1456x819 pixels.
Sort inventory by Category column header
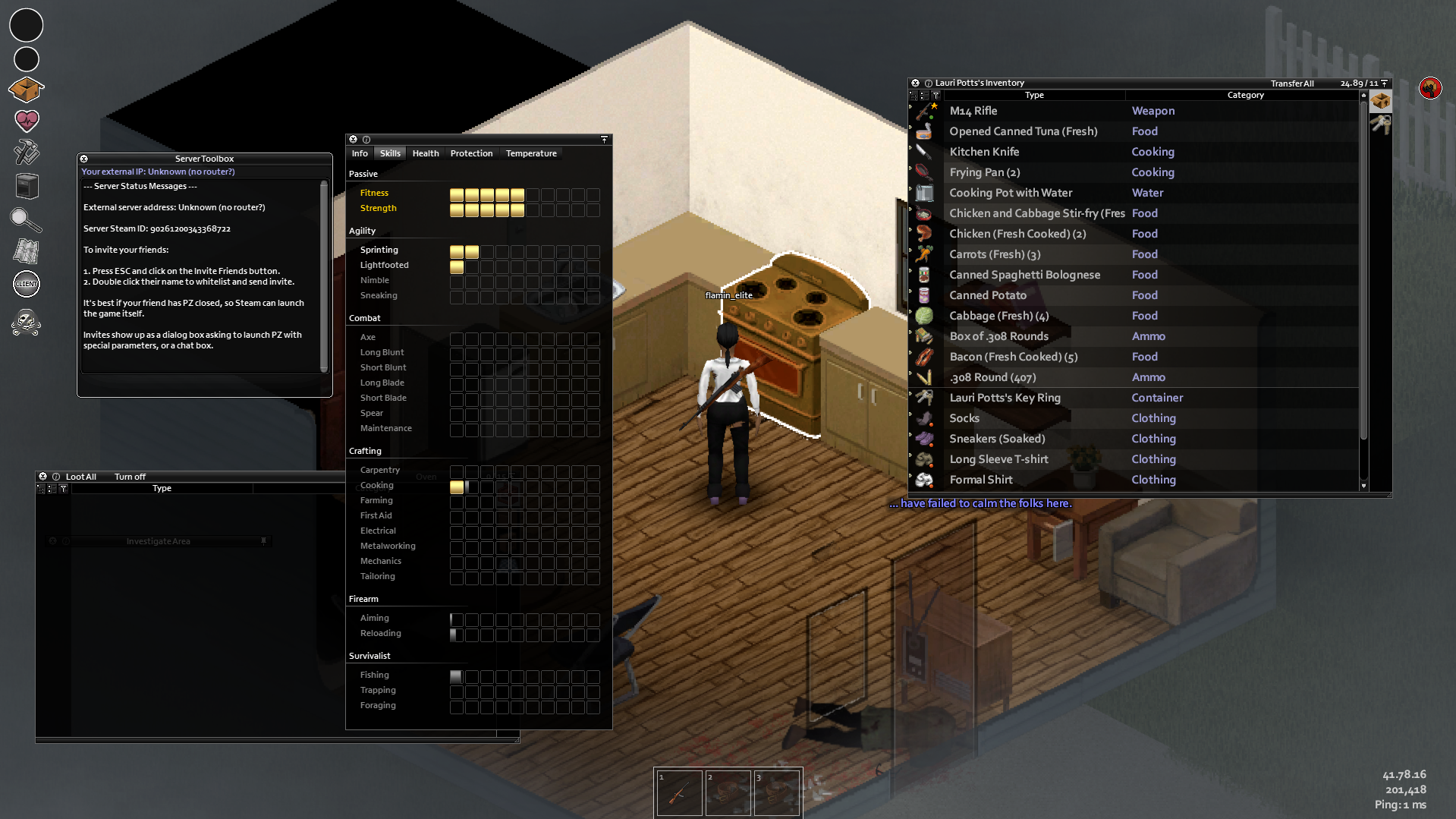point(1245,96)
